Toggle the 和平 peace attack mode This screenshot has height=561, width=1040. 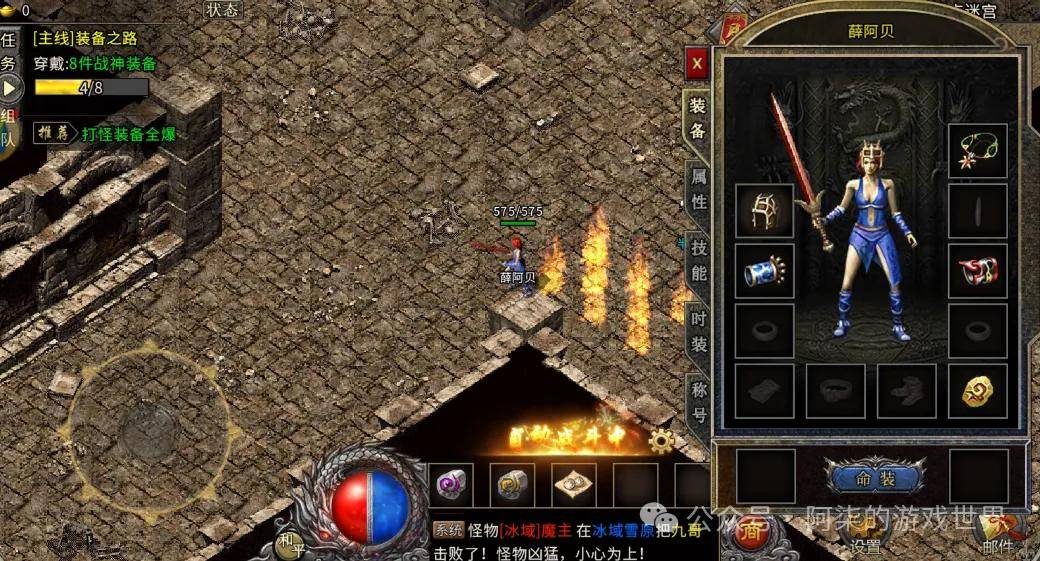coord(291,544)
